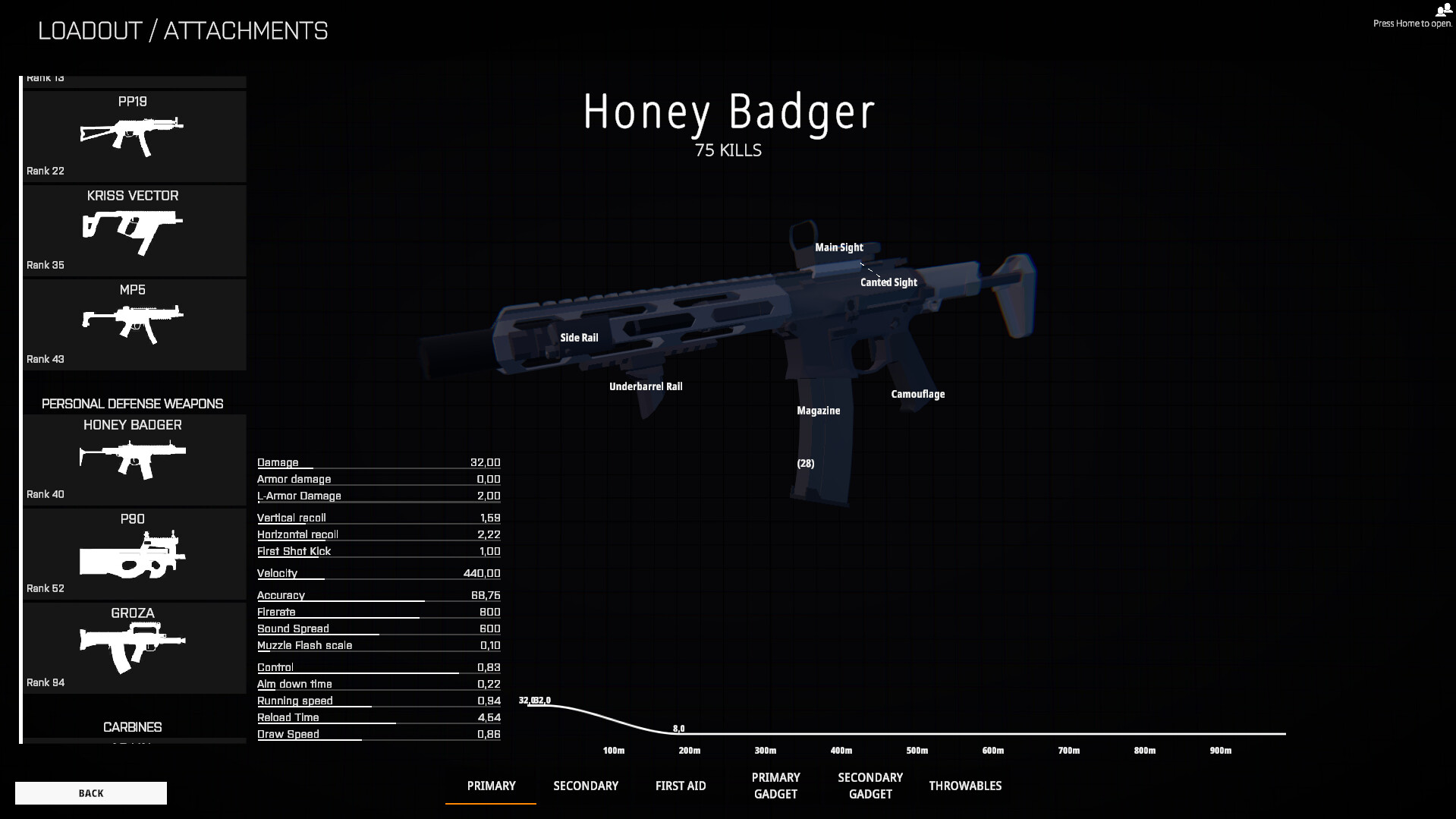Open the Underbarrel Rail attachment slot
The image size is (1456, 819).
646,386
